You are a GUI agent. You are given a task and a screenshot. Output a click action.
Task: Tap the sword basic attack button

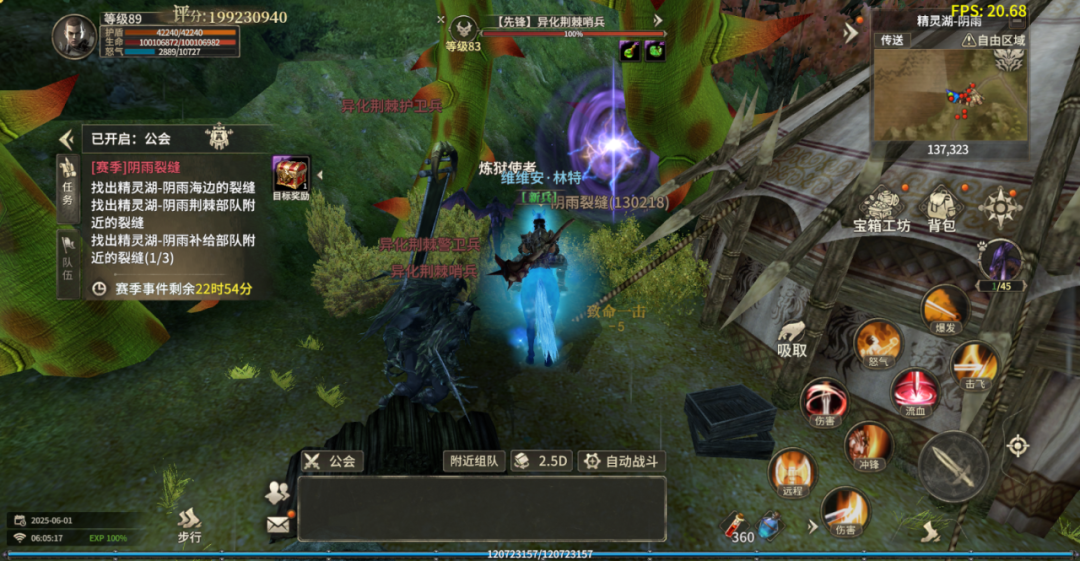tap(953, 467)
